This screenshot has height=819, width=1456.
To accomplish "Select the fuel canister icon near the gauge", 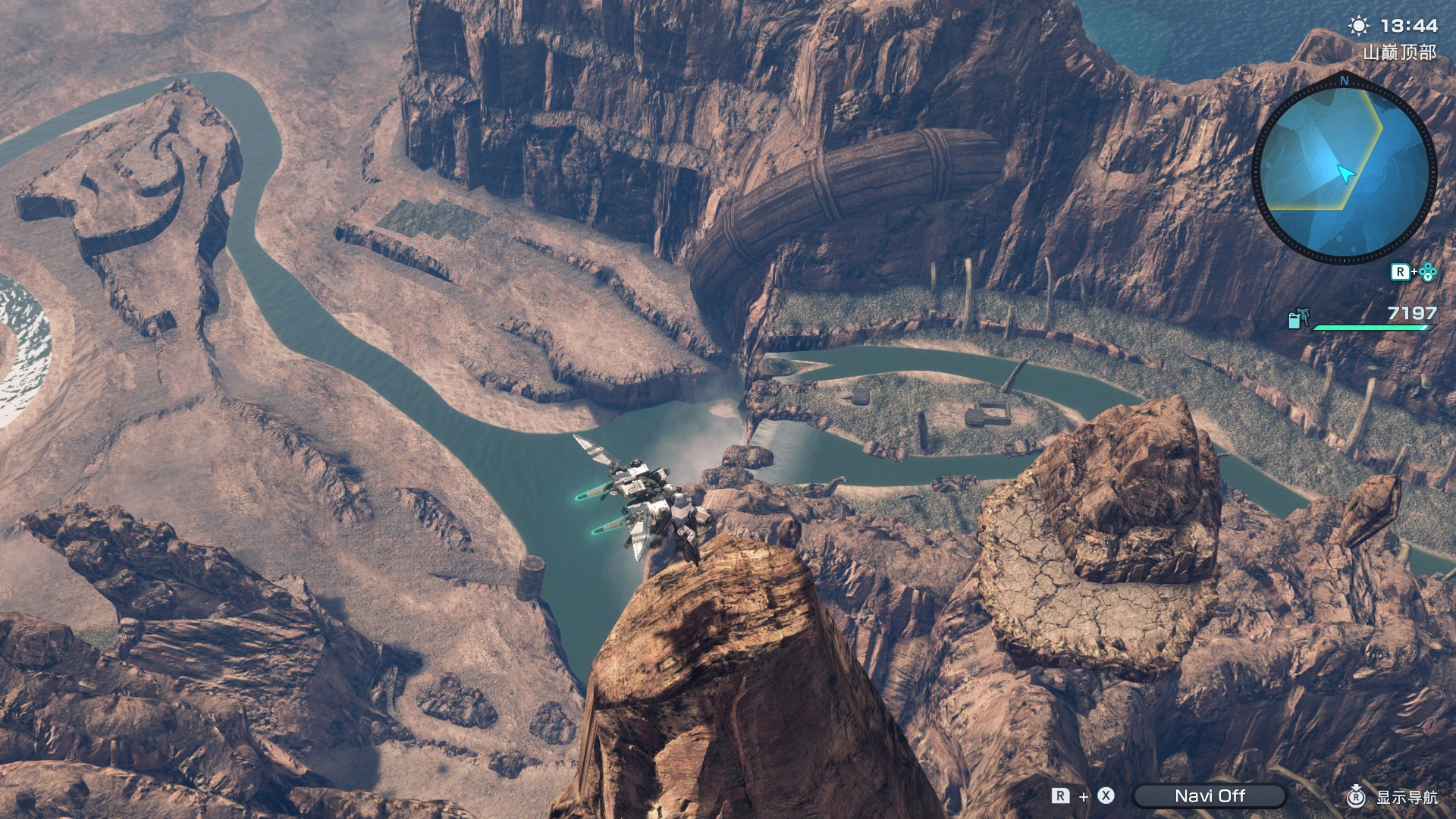I will (1297, 318).
